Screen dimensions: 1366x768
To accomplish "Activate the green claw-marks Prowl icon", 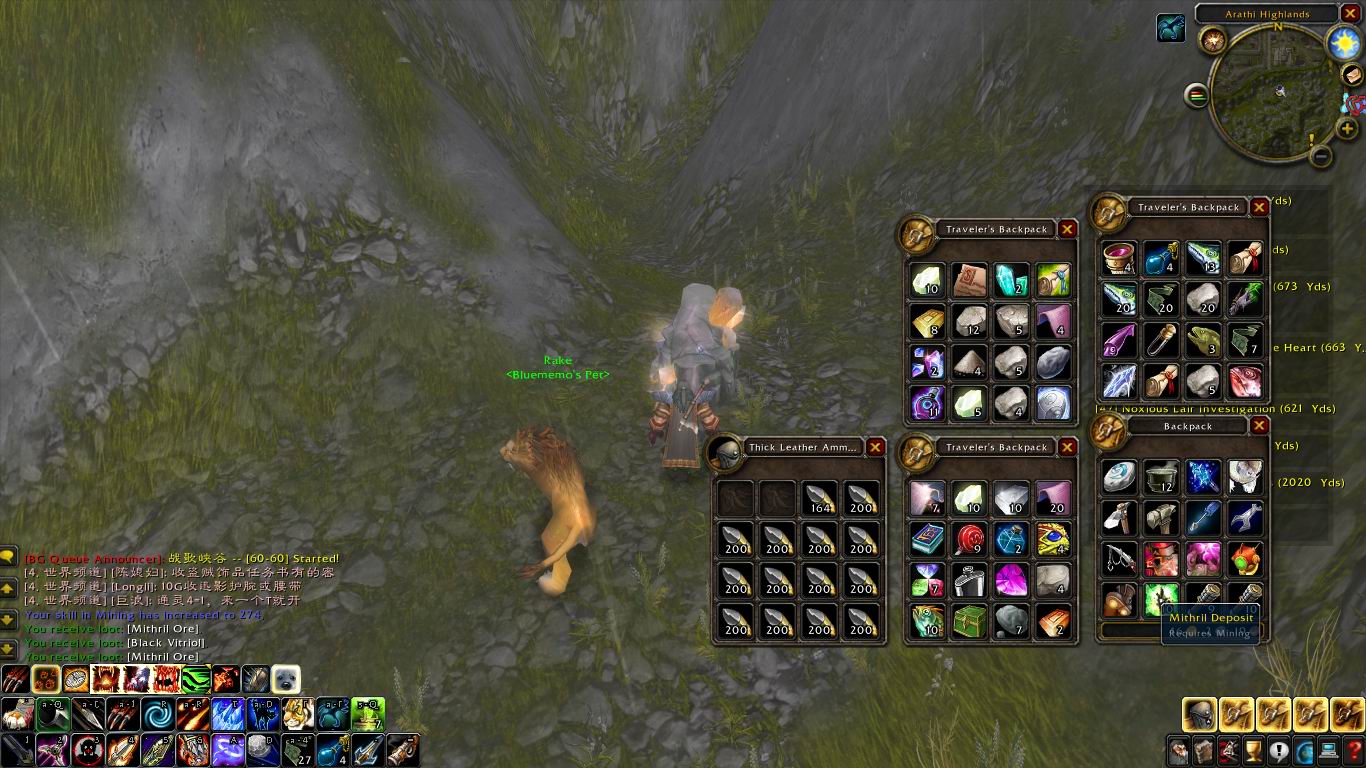I will [194, 678].
